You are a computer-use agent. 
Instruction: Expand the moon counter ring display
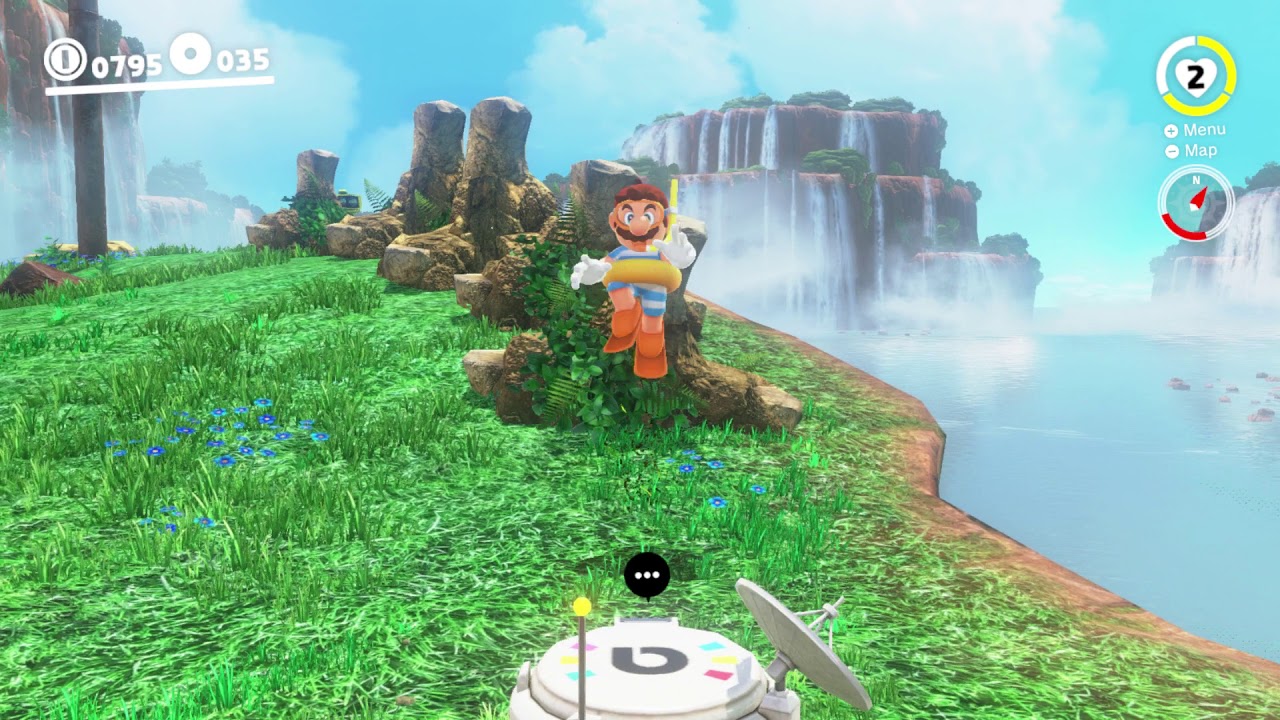click(1196, 75)
